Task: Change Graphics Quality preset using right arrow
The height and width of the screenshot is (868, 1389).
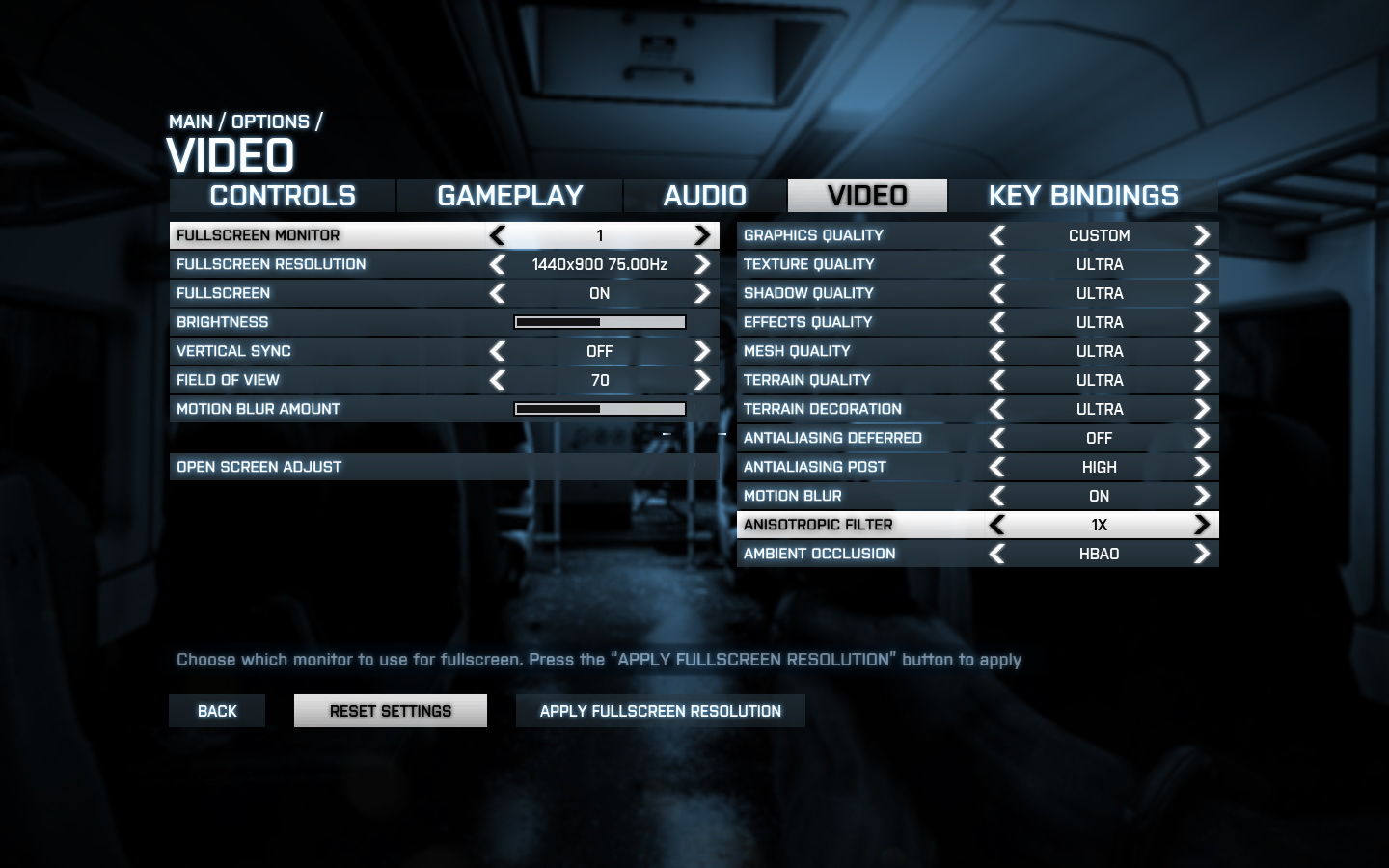Action: 1202,235
